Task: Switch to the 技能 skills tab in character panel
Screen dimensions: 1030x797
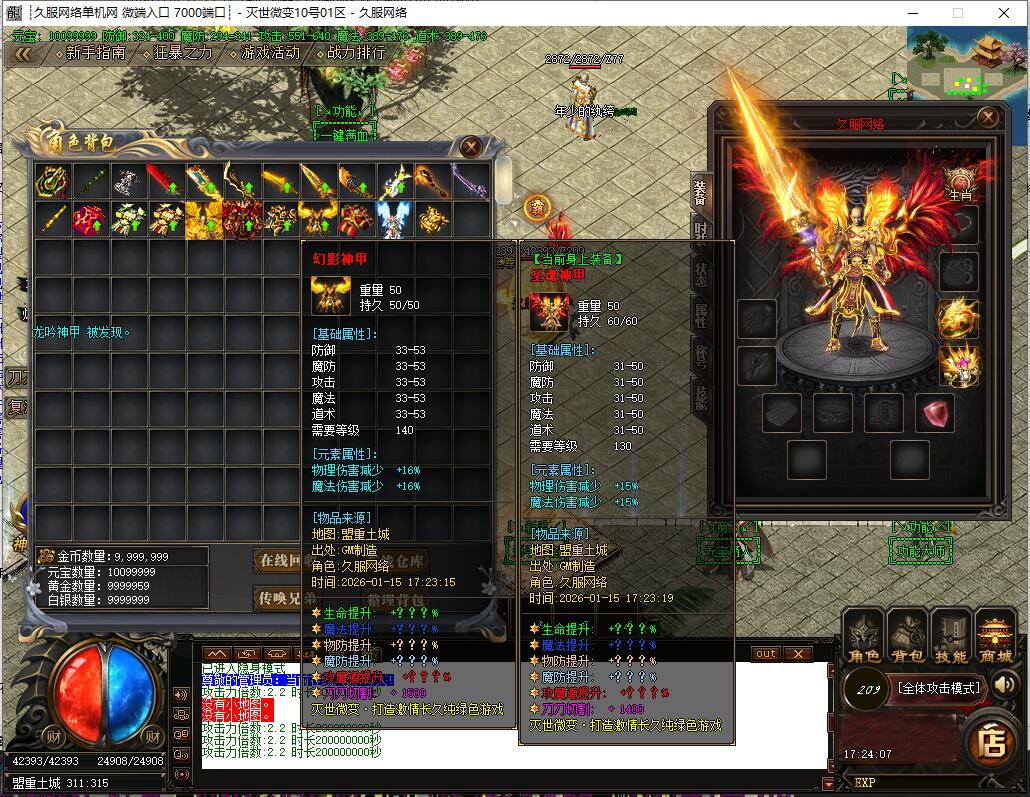Action: [700, 397]
